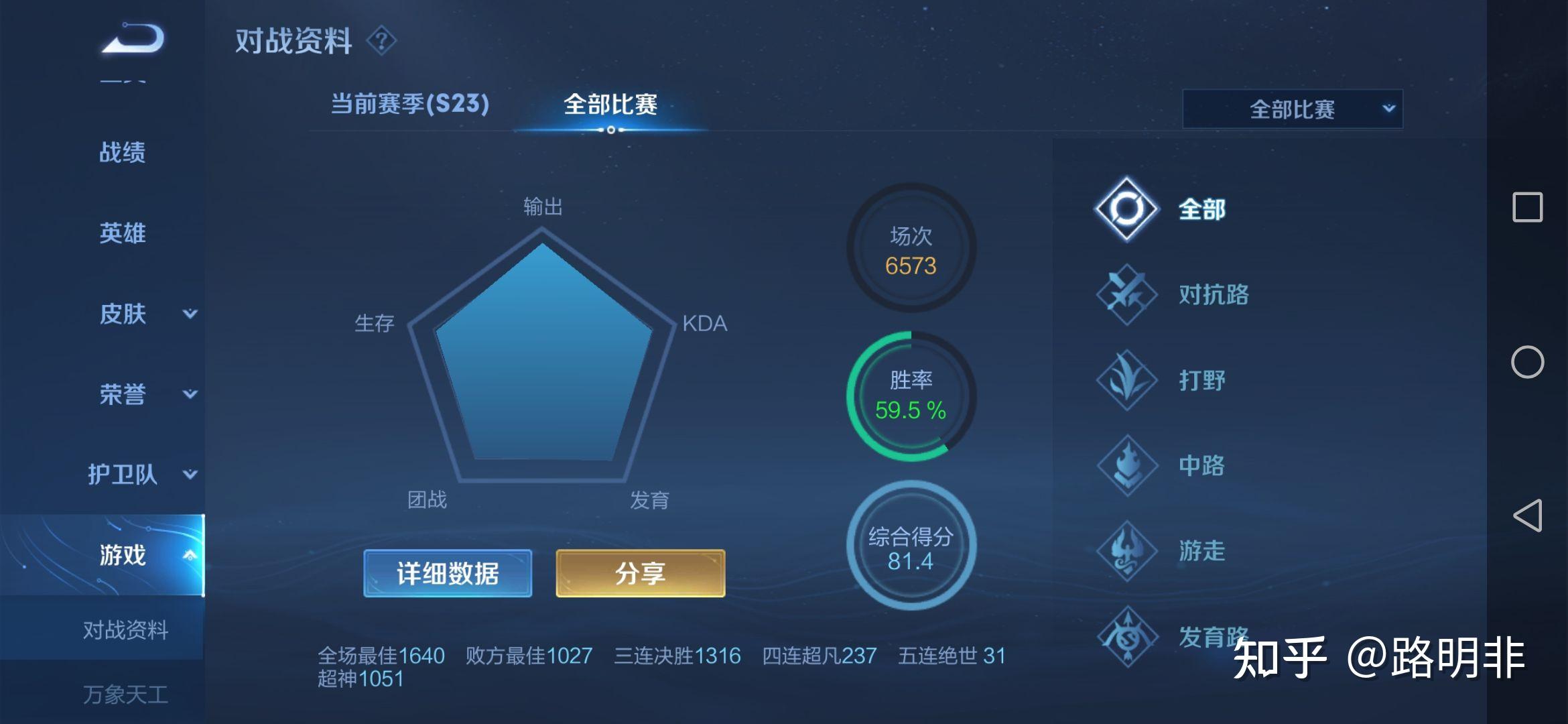Open the 全部比赛 match type dropdown
The image size is (1568, 724).
click(x=1292, y=109)
